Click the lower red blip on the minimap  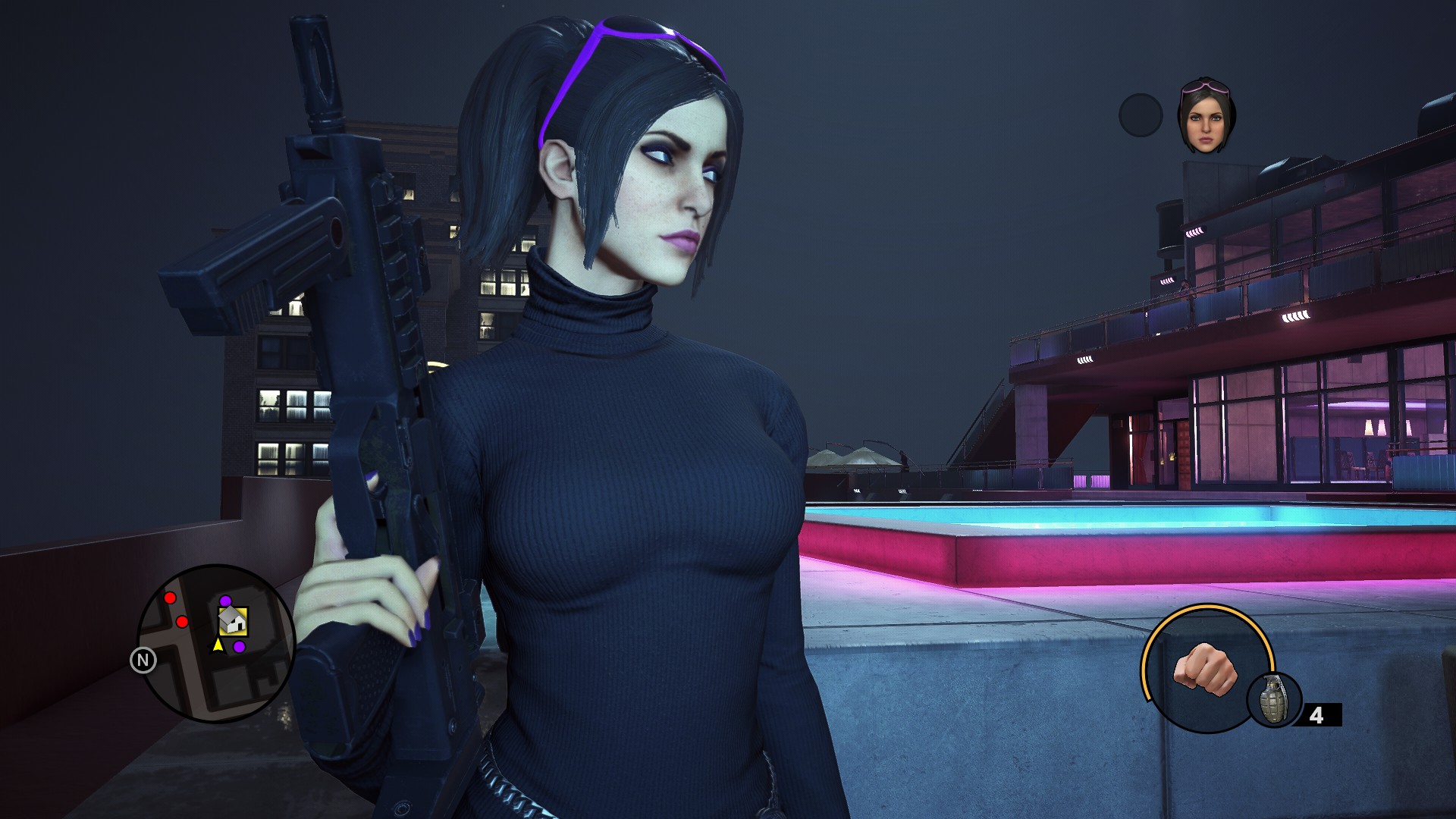pyautogui.click(x=181, y=622)
